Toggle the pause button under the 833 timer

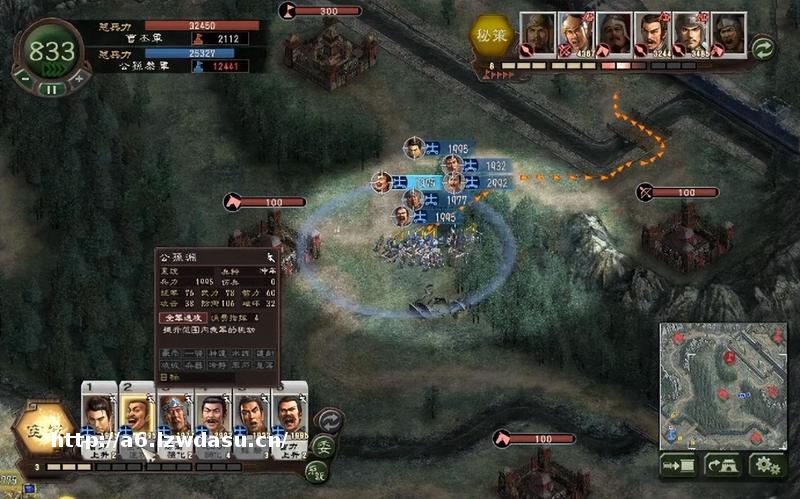pyautogui.click(x=50, y=88)
